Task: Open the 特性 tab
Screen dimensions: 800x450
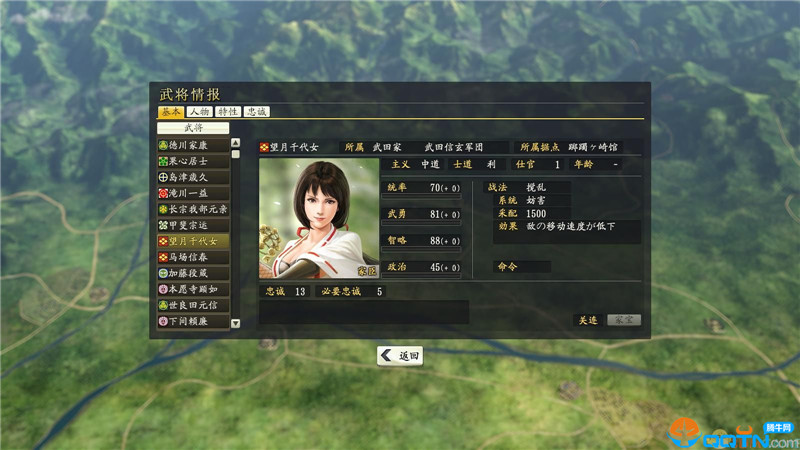Action: [x=228, y=112]
